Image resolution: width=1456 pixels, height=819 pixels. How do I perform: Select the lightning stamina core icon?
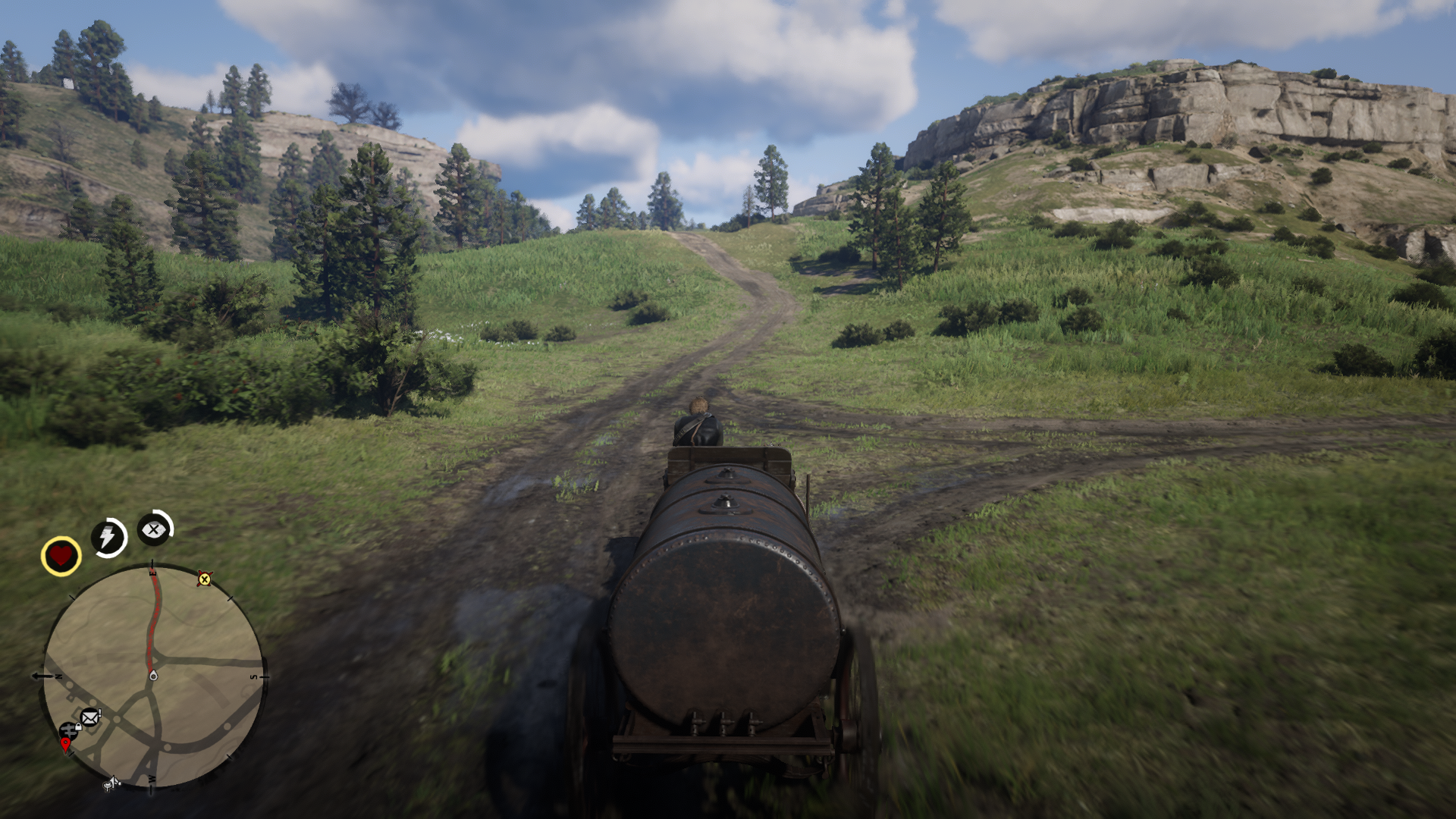pyautogui.click(x=109, y=535)
